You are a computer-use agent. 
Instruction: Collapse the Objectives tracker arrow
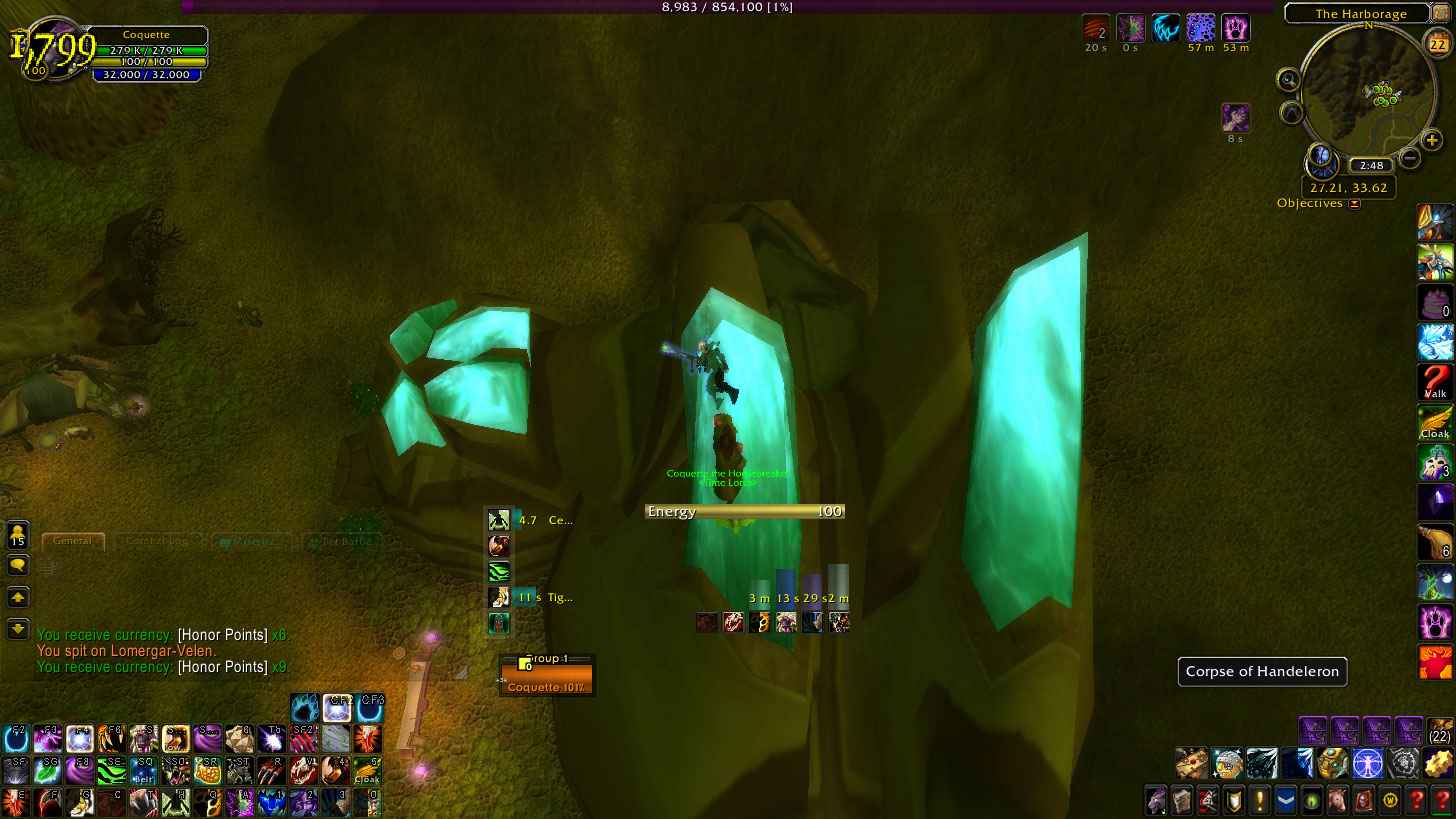[1355, 204]
